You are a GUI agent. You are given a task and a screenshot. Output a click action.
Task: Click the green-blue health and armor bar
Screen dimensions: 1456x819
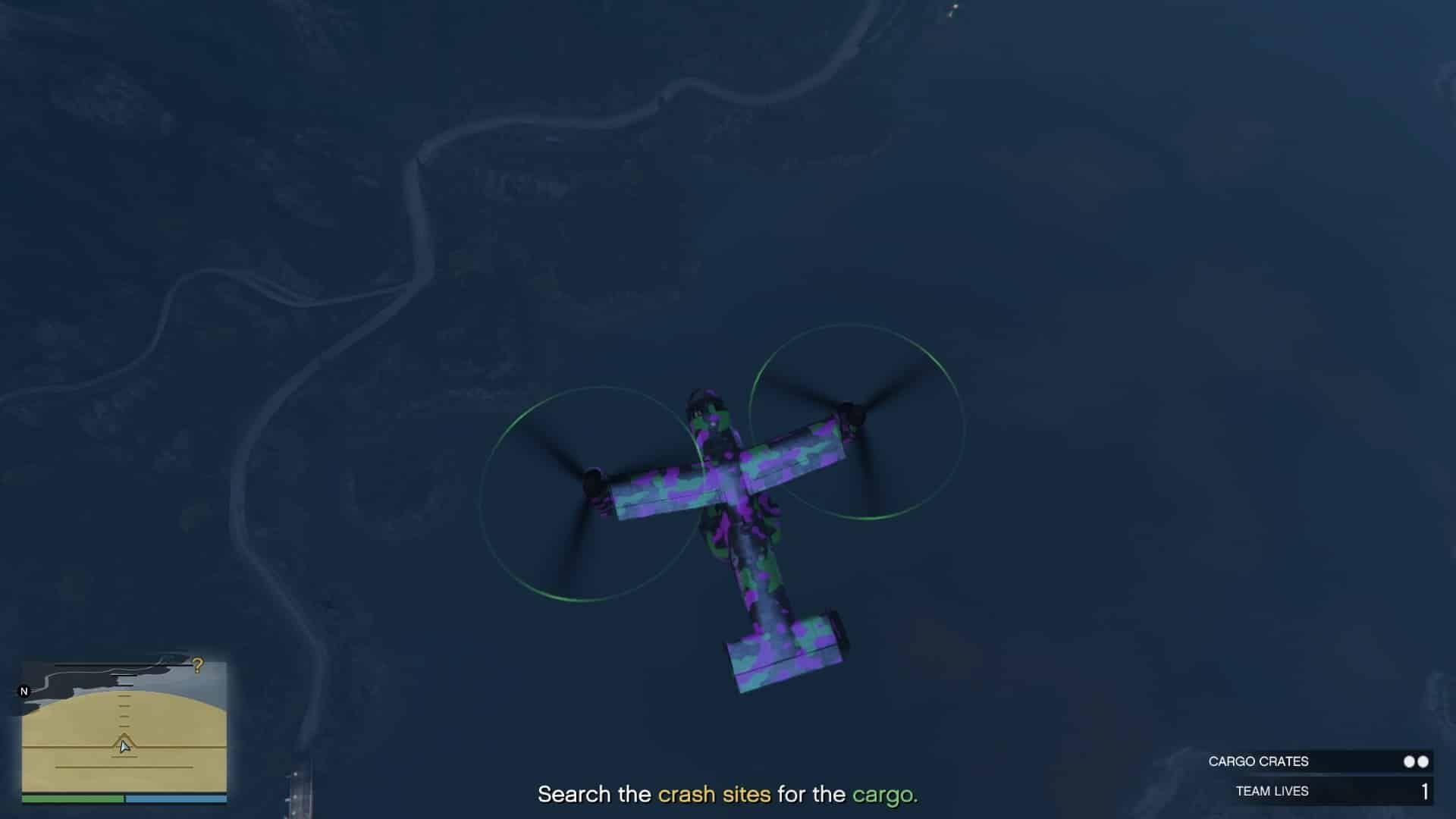125,799
